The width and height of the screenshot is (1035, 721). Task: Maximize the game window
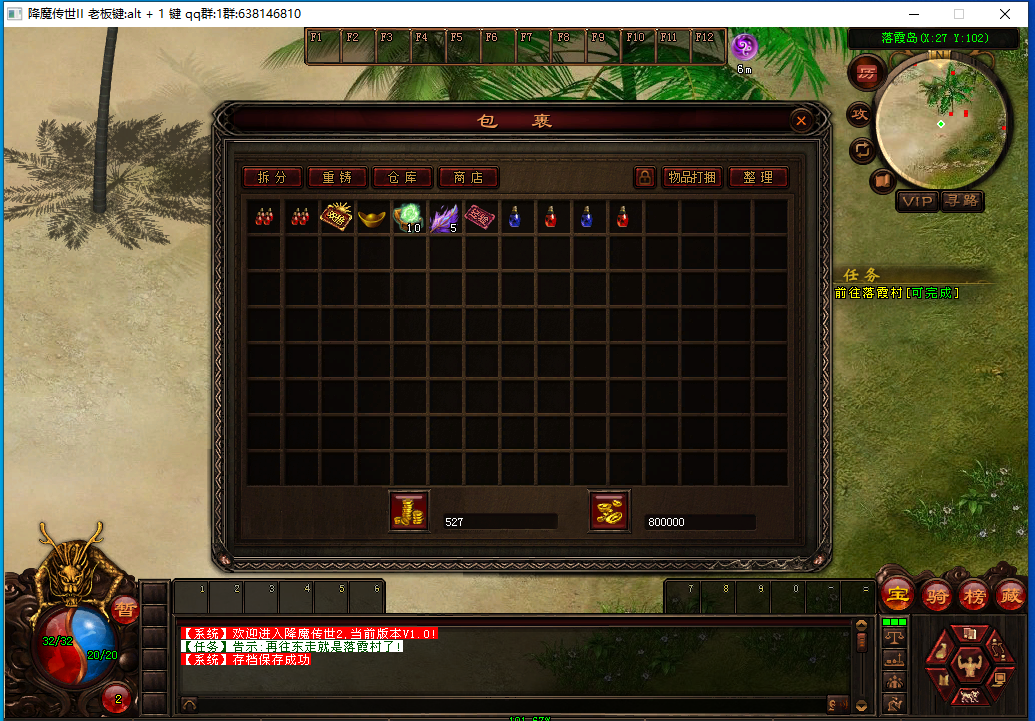click(x=959, y=14)
